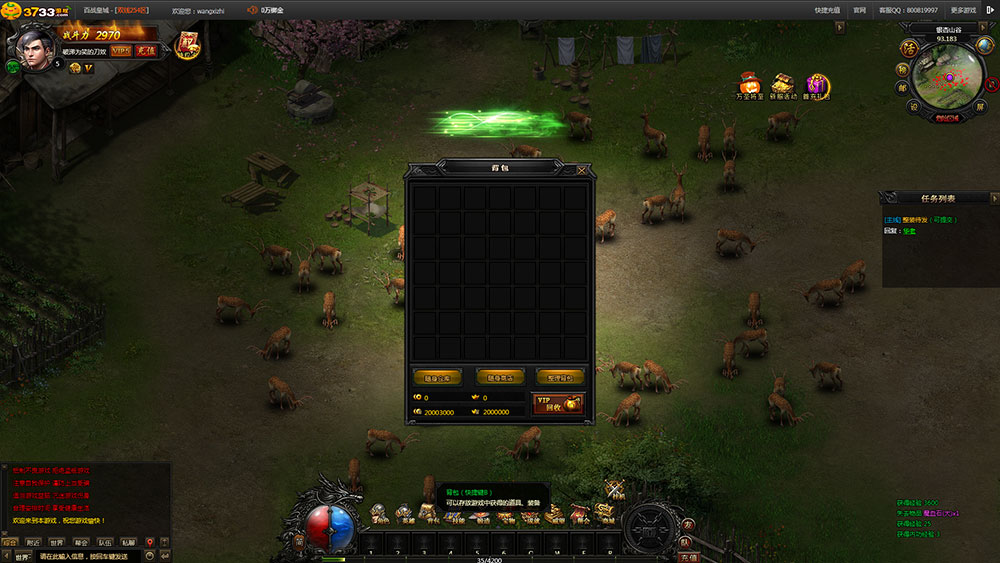Viewport: 1000px width, 563px height.
Task: Switch to the 世界 world chat tab
Action: point(56,543)
